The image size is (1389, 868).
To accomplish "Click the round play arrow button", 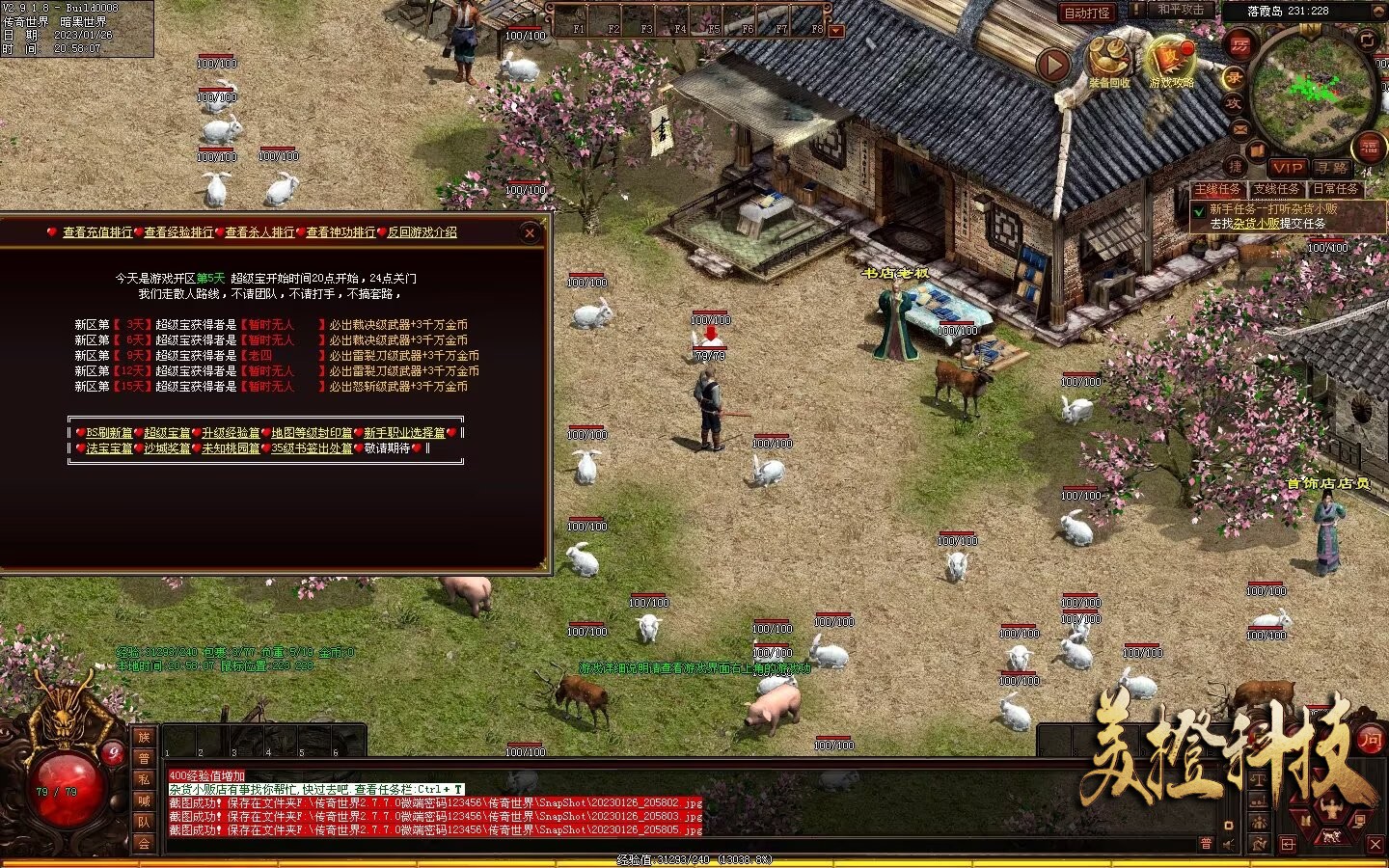I will 1054,65.
